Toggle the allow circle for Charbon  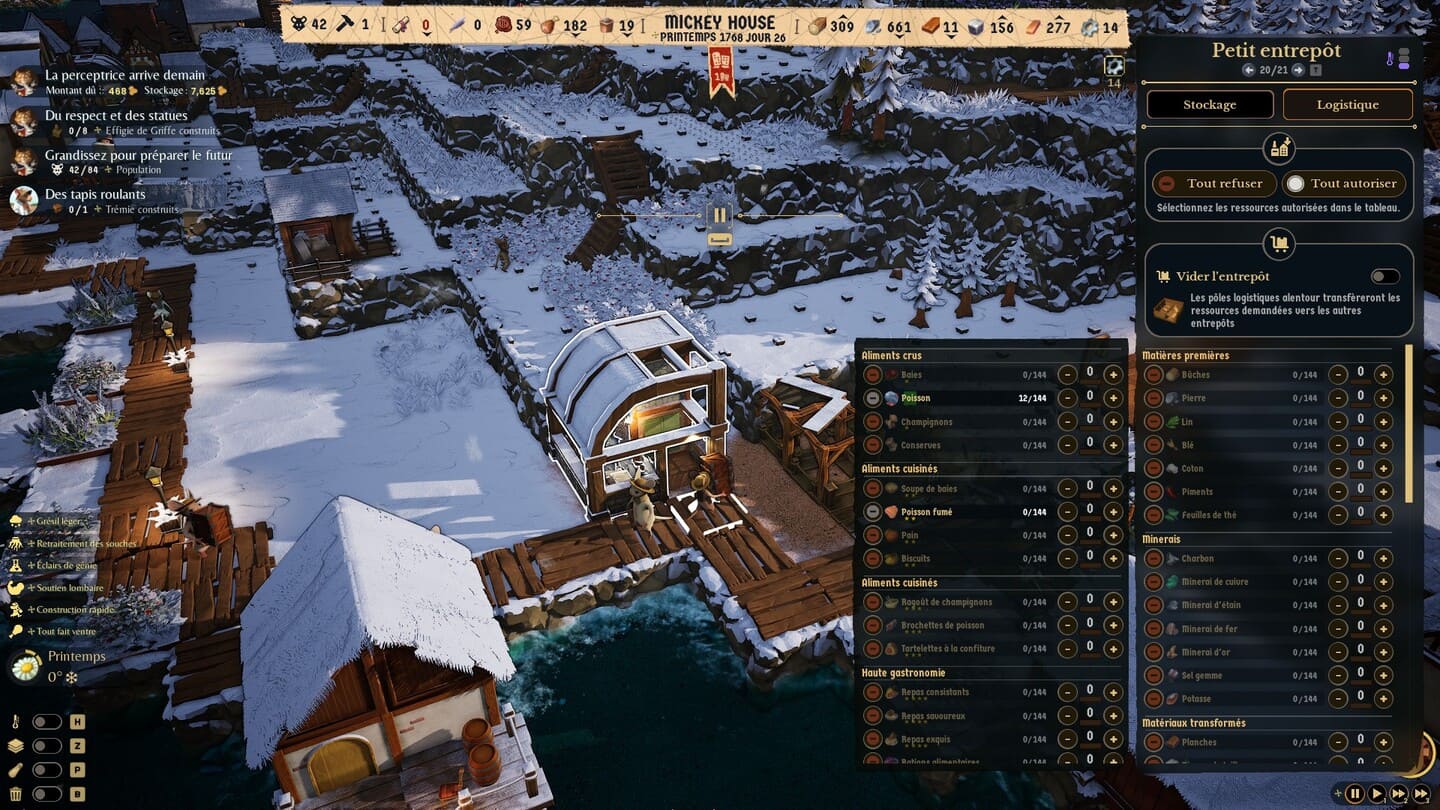point(1153,558)
